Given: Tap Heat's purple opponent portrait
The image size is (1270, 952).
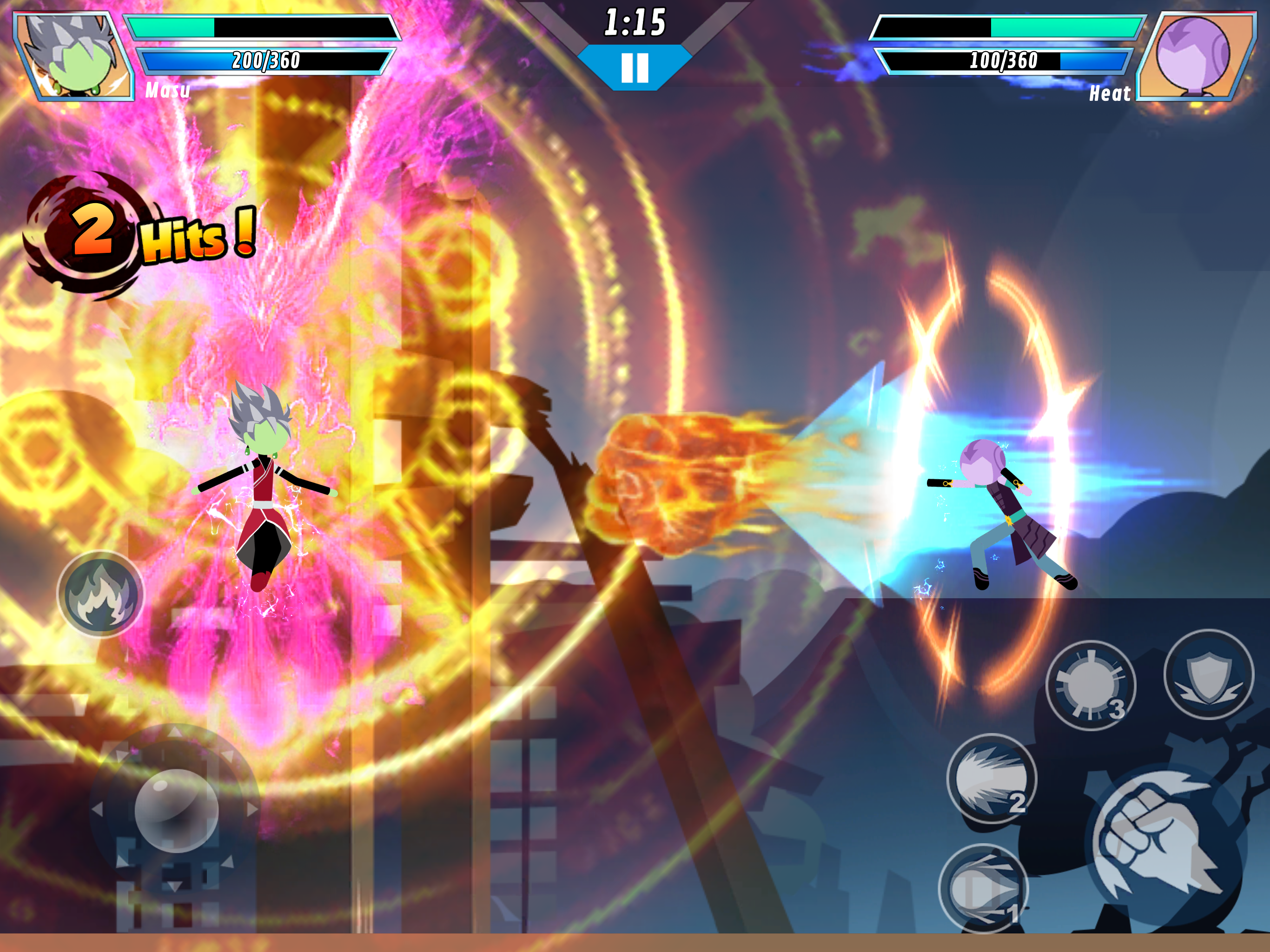Looking at the screenshot, I should 1194,56.
